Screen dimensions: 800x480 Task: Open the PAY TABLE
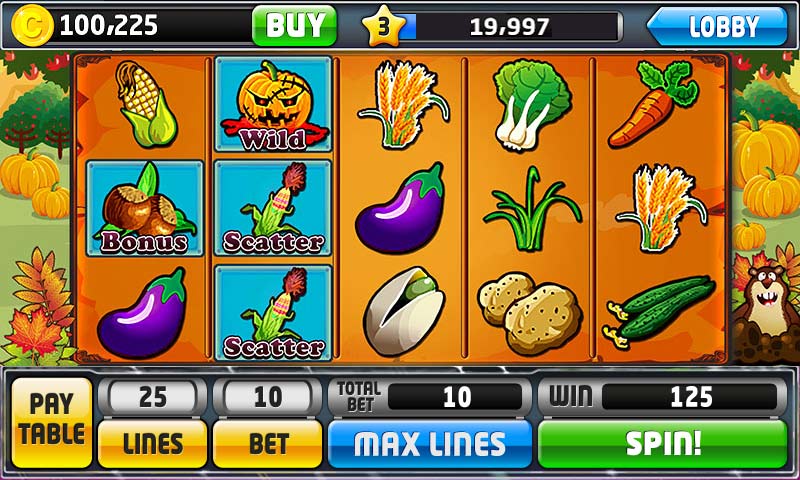click(51, 420)
